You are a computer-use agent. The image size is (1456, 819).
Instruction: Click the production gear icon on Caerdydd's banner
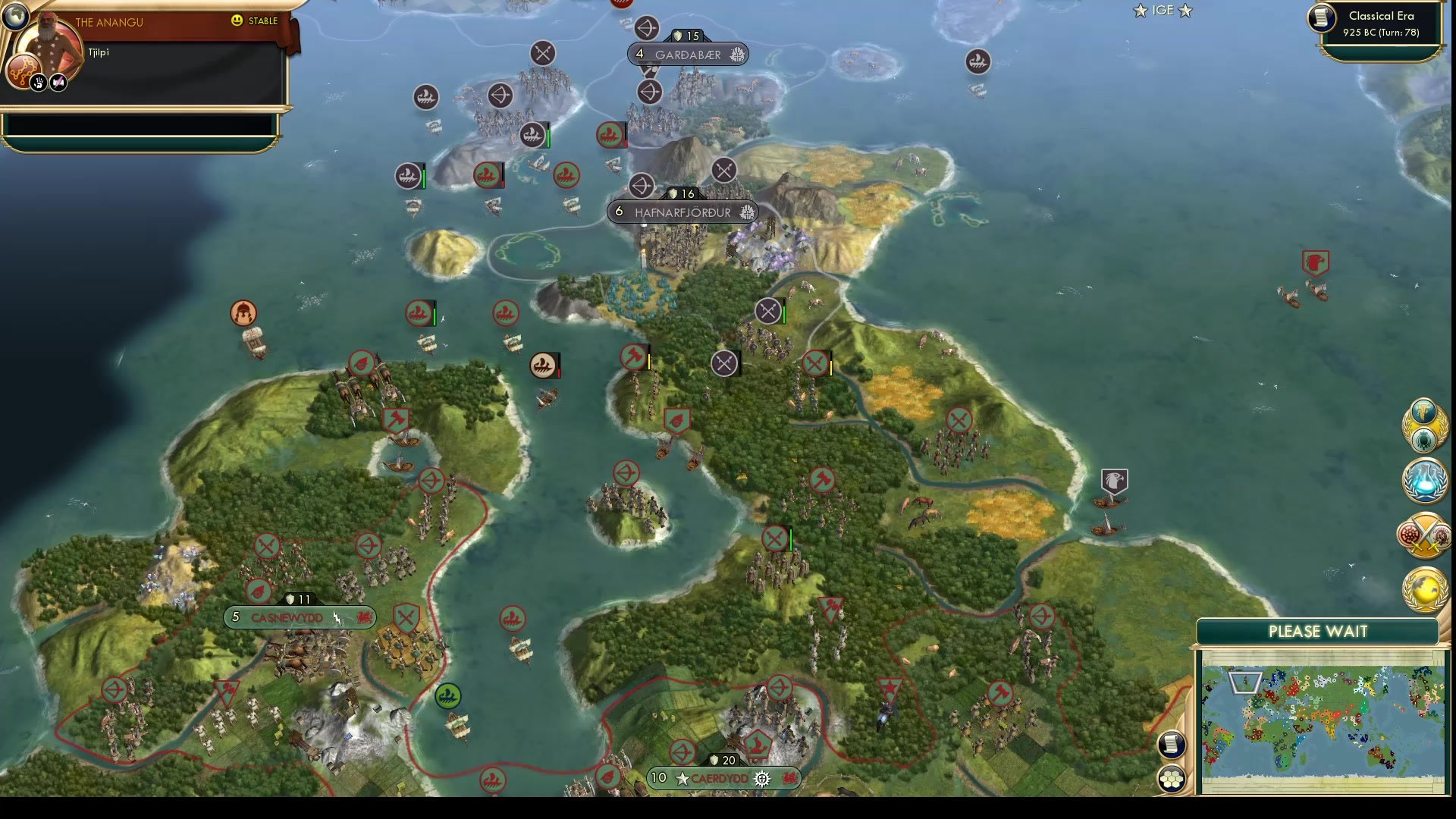761,778
